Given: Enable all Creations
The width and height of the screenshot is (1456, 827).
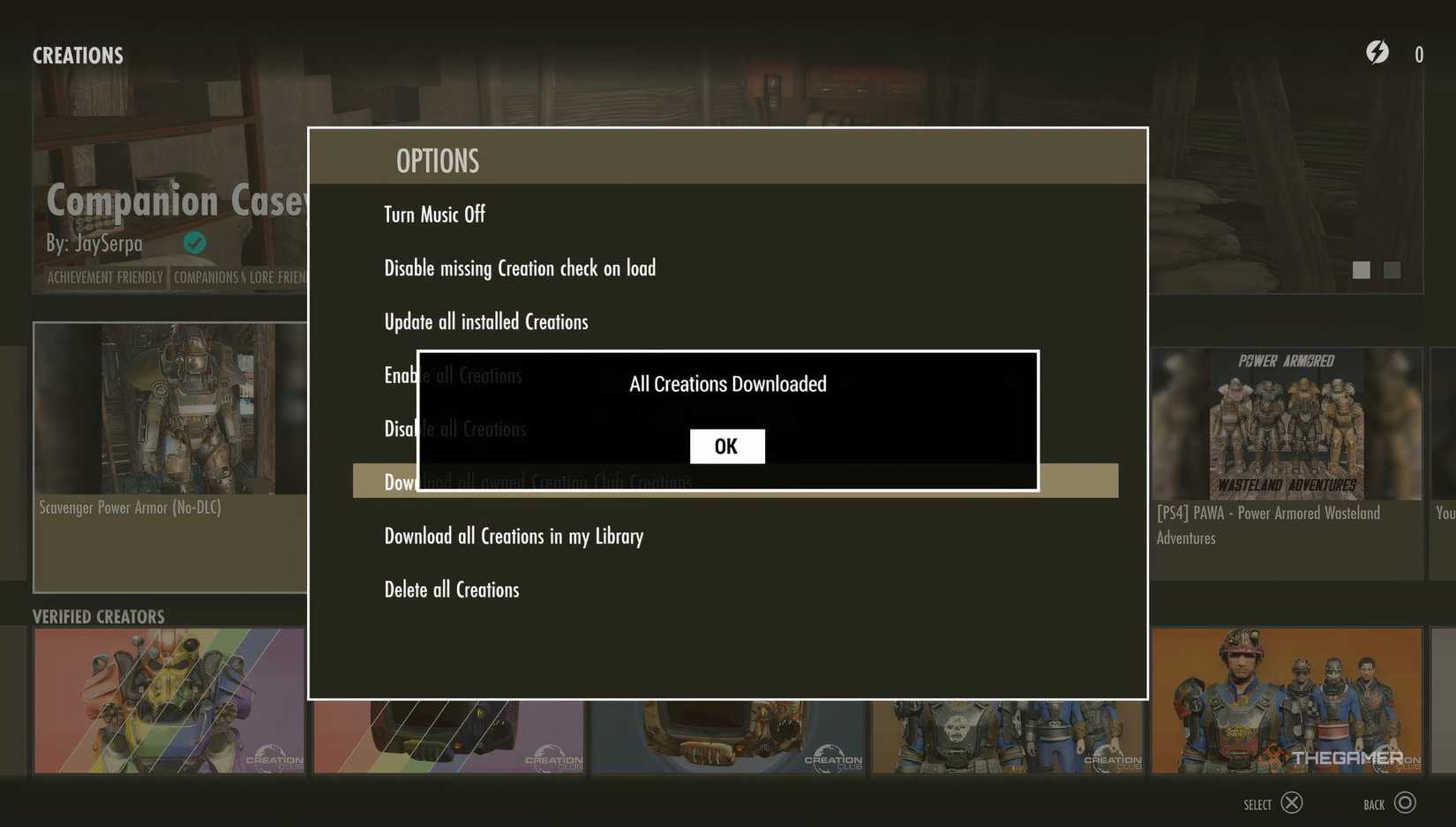Looking at the screenshot, I should (453, 374).
